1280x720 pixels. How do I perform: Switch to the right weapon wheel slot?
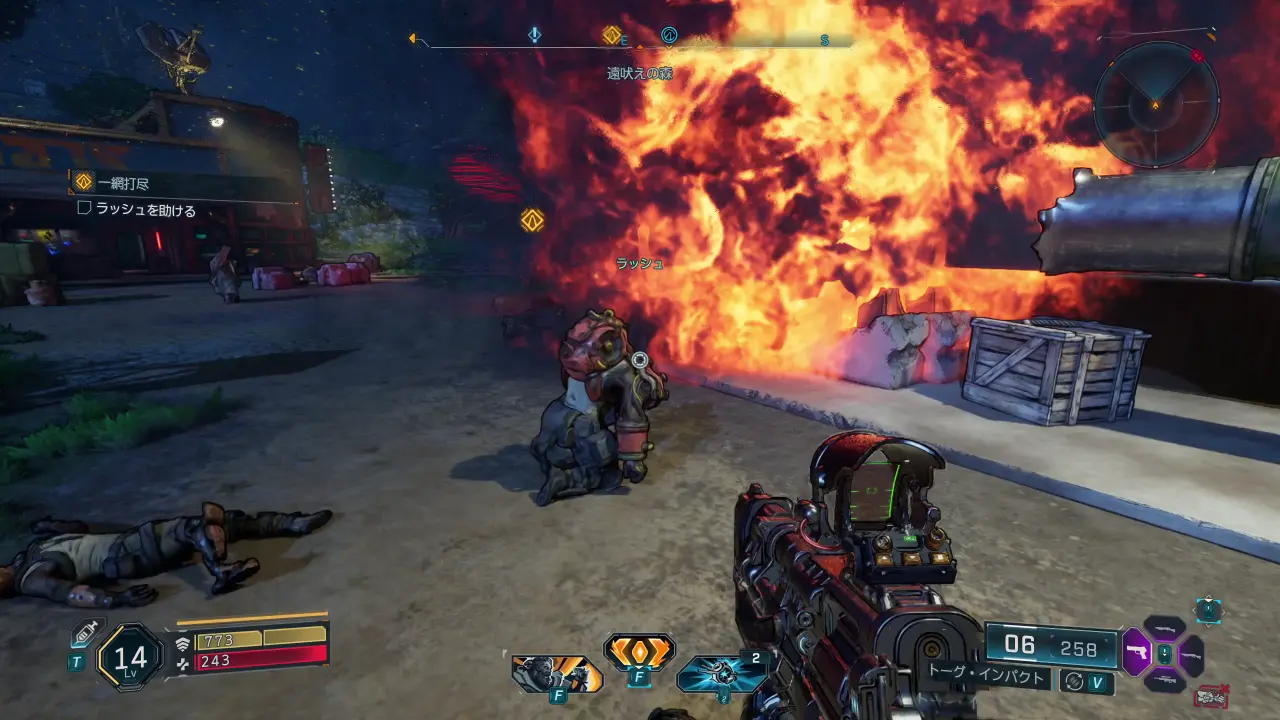(x=1192, y=655)
